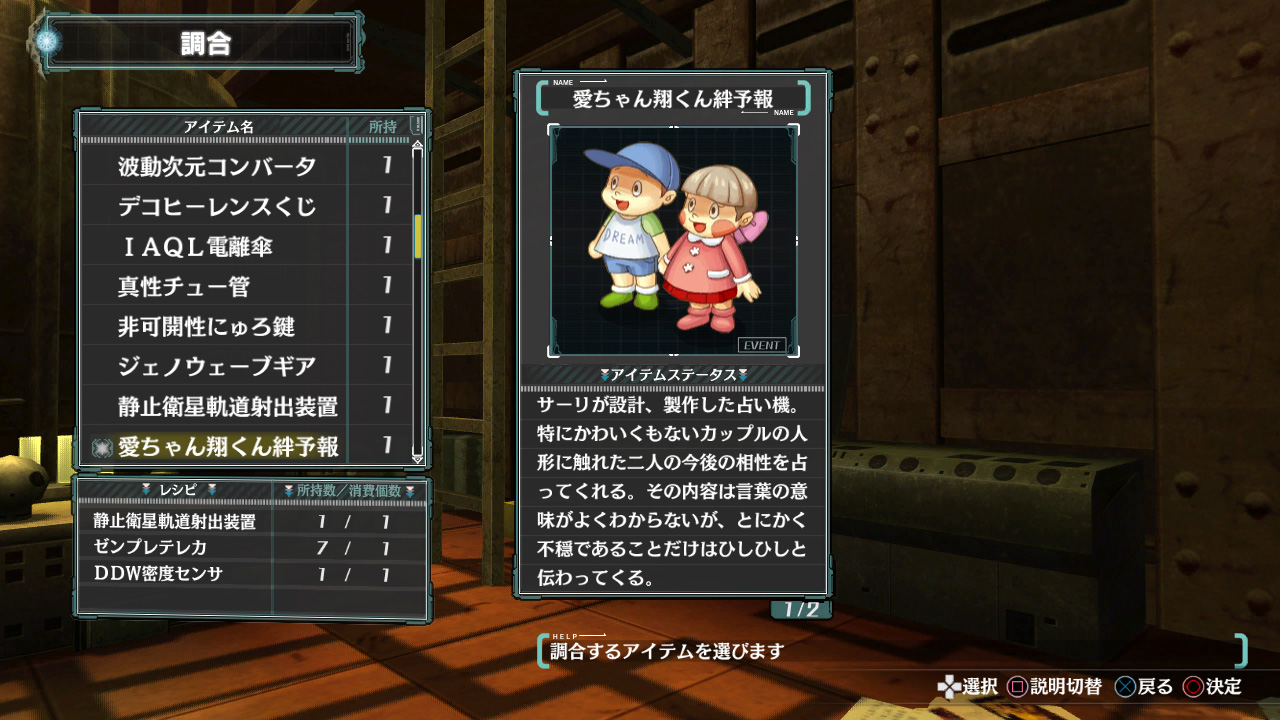This screenshot has width=1280, height=720.
Task: Click the 静止衛星軌道射出装置 recipe ingredient row
Action: [x=175, y=522]
